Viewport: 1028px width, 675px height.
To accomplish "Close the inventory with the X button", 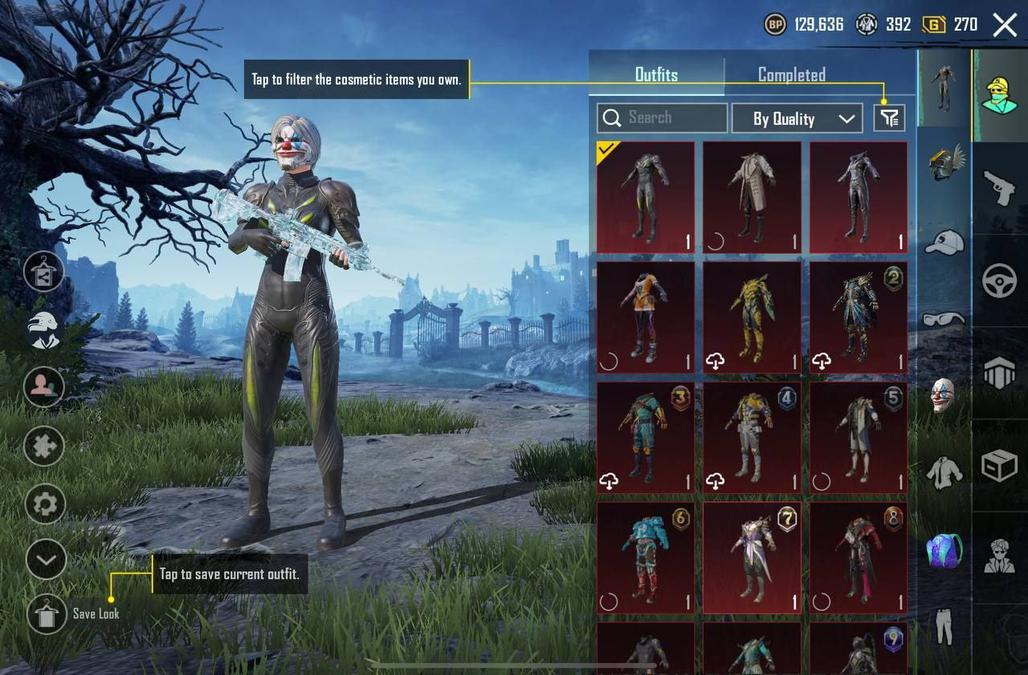I will click(x=1004, y=25).
